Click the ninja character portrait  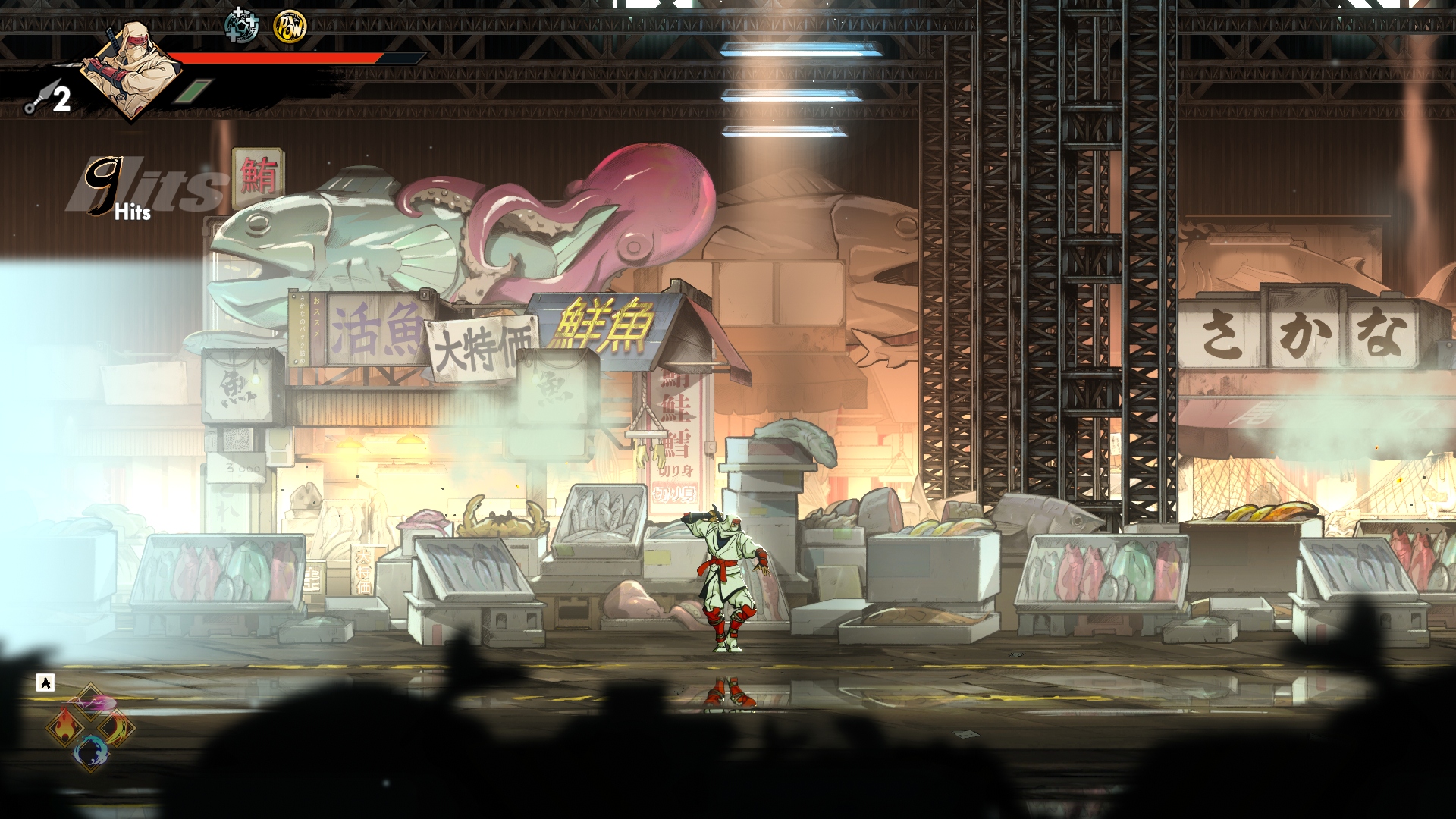[x=125, y=67]
